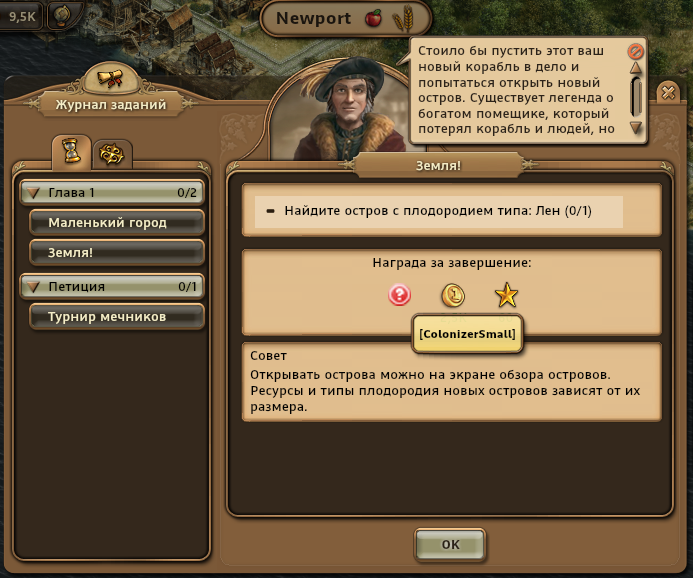Switch to the hourglass quests tab
Image resolution: width=693 pixels, height=578 pixels.
71,152
